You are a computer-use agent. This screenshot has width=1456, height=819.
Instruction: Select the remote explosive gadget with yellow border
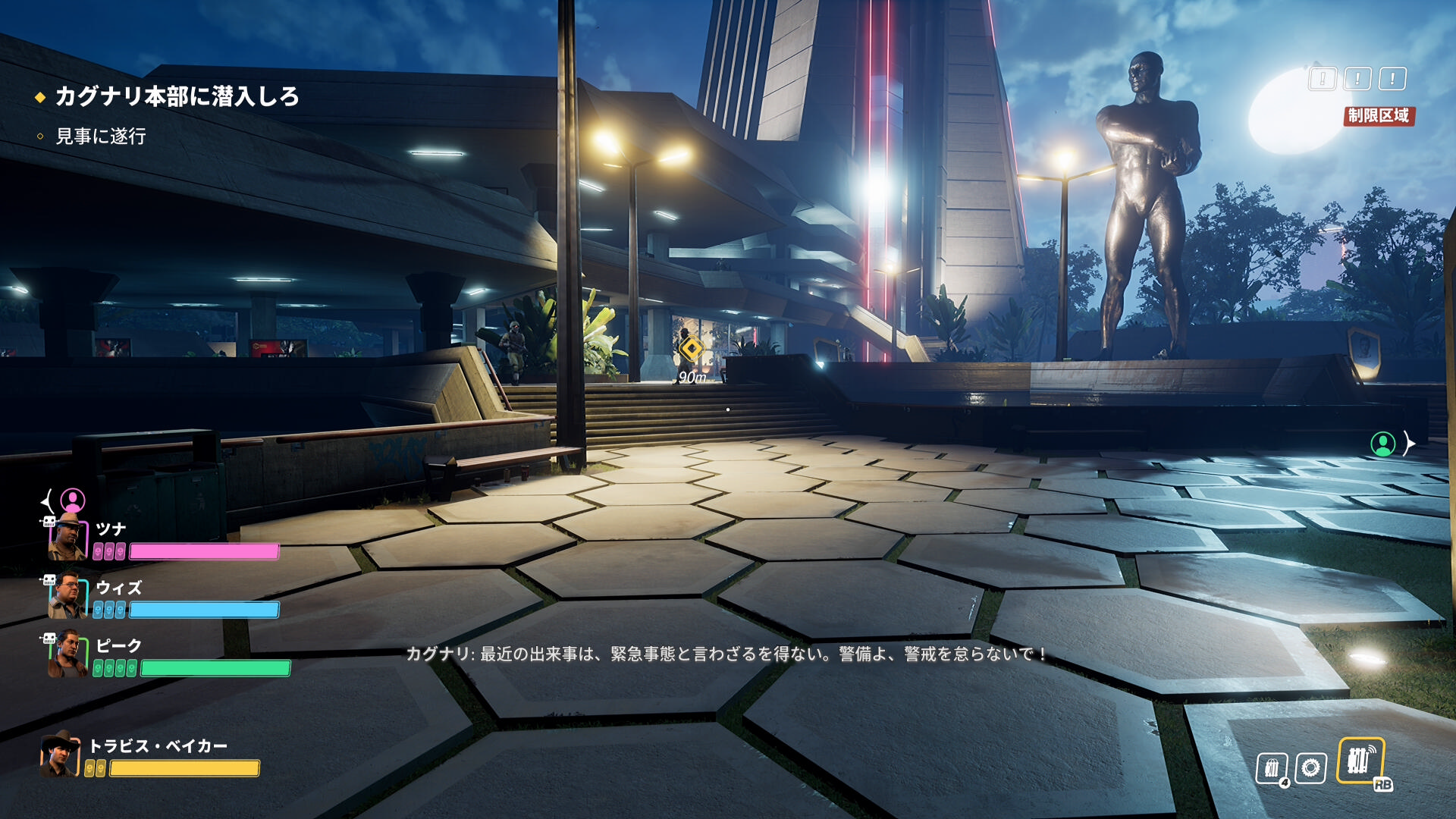pyautogui.click(x=1360, y=761)
